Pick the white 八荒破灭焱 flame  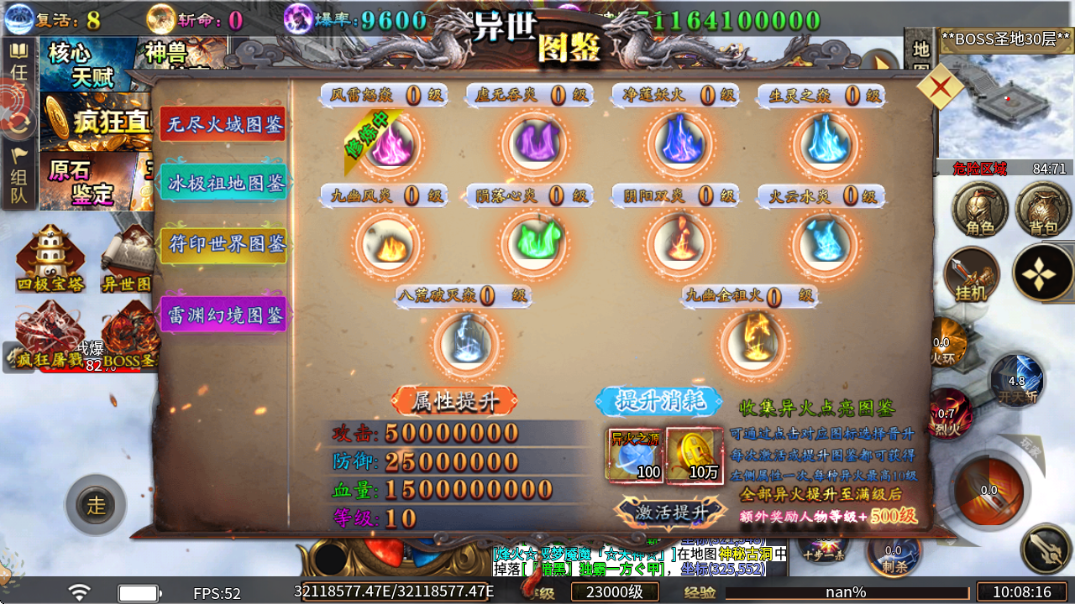pos(465,342)
